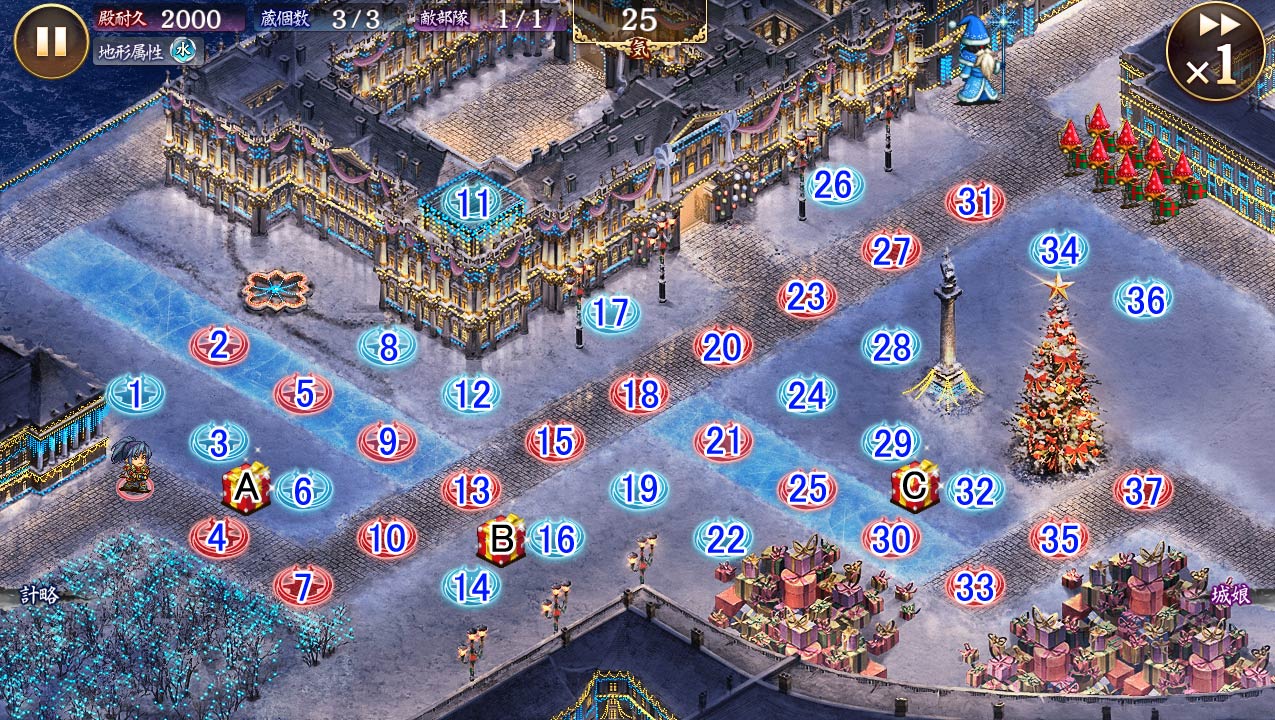Choose blue placement tile 17
The image size is (1275, 720).
click(x=610, y=314)
